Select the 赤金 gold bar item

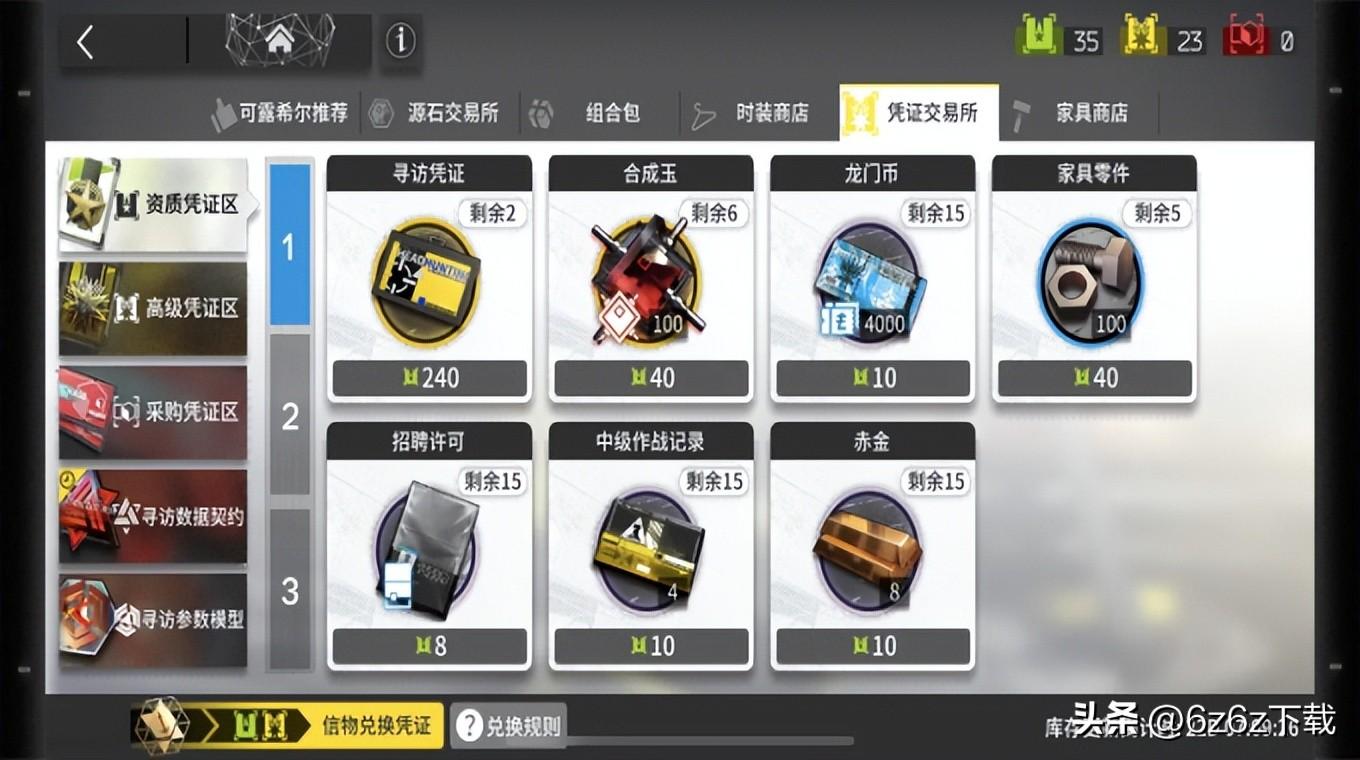[x=873, y=546]
